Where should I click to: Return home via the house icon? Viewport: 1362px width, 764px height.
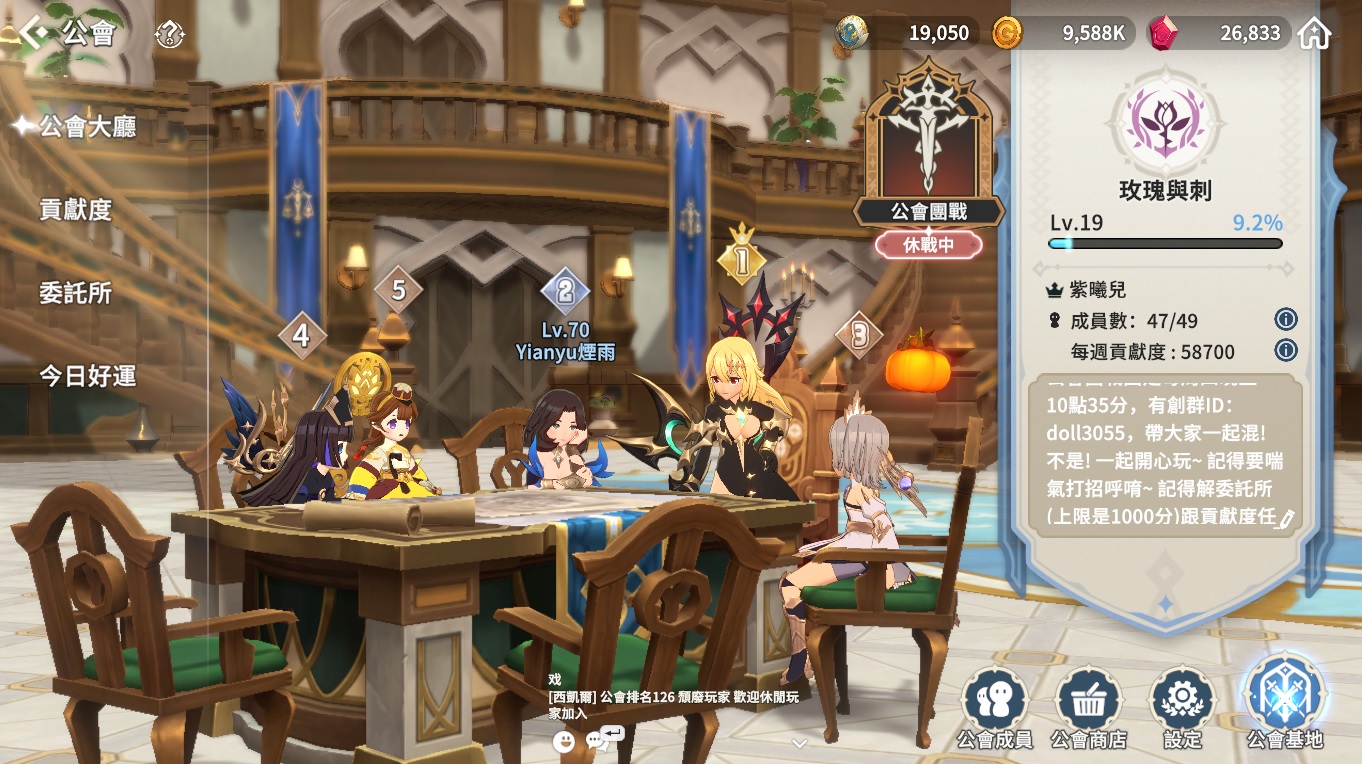click(x=1314, y=34)
